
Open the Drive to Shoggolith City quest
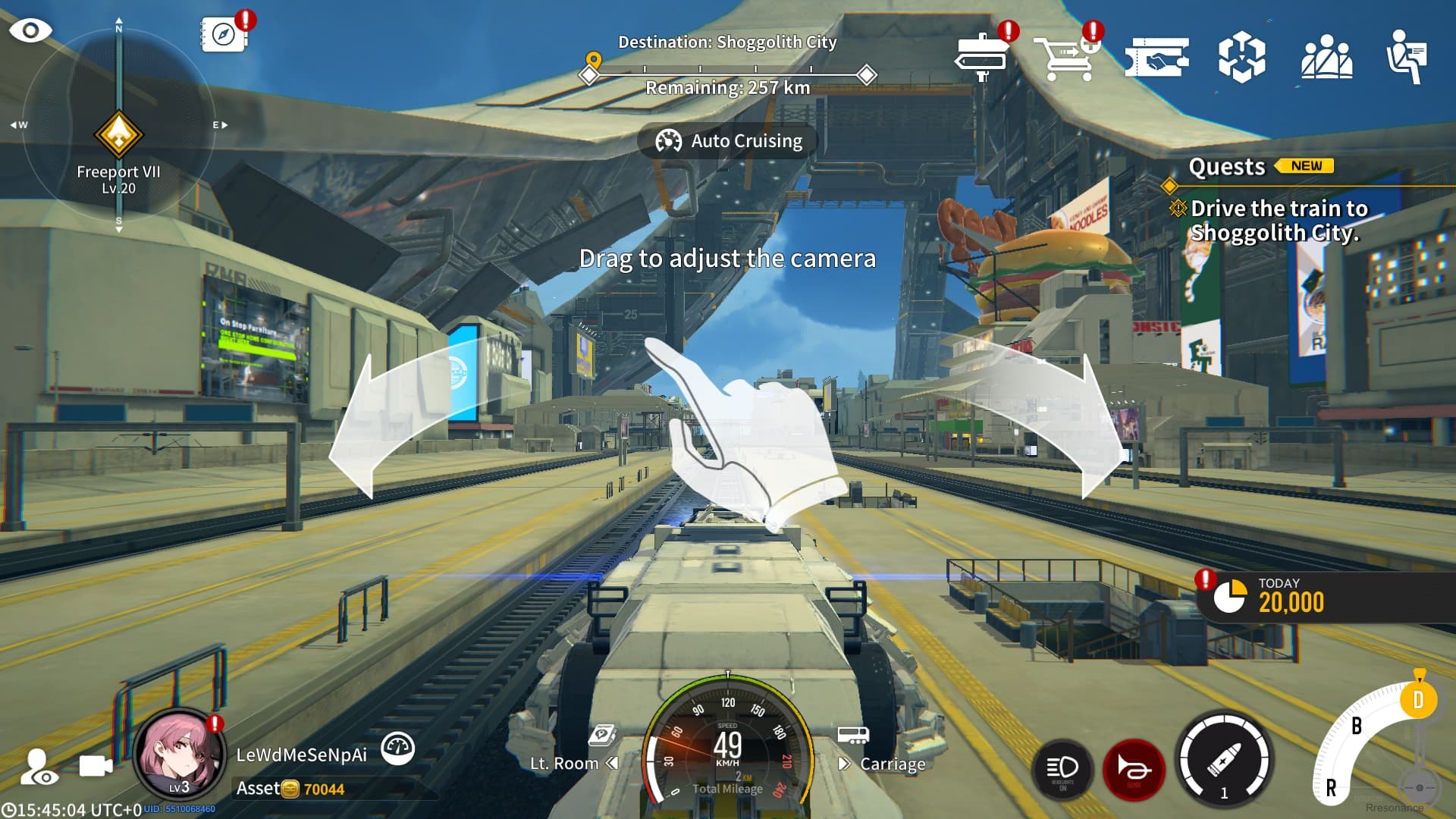click(x=1278, y=220)
